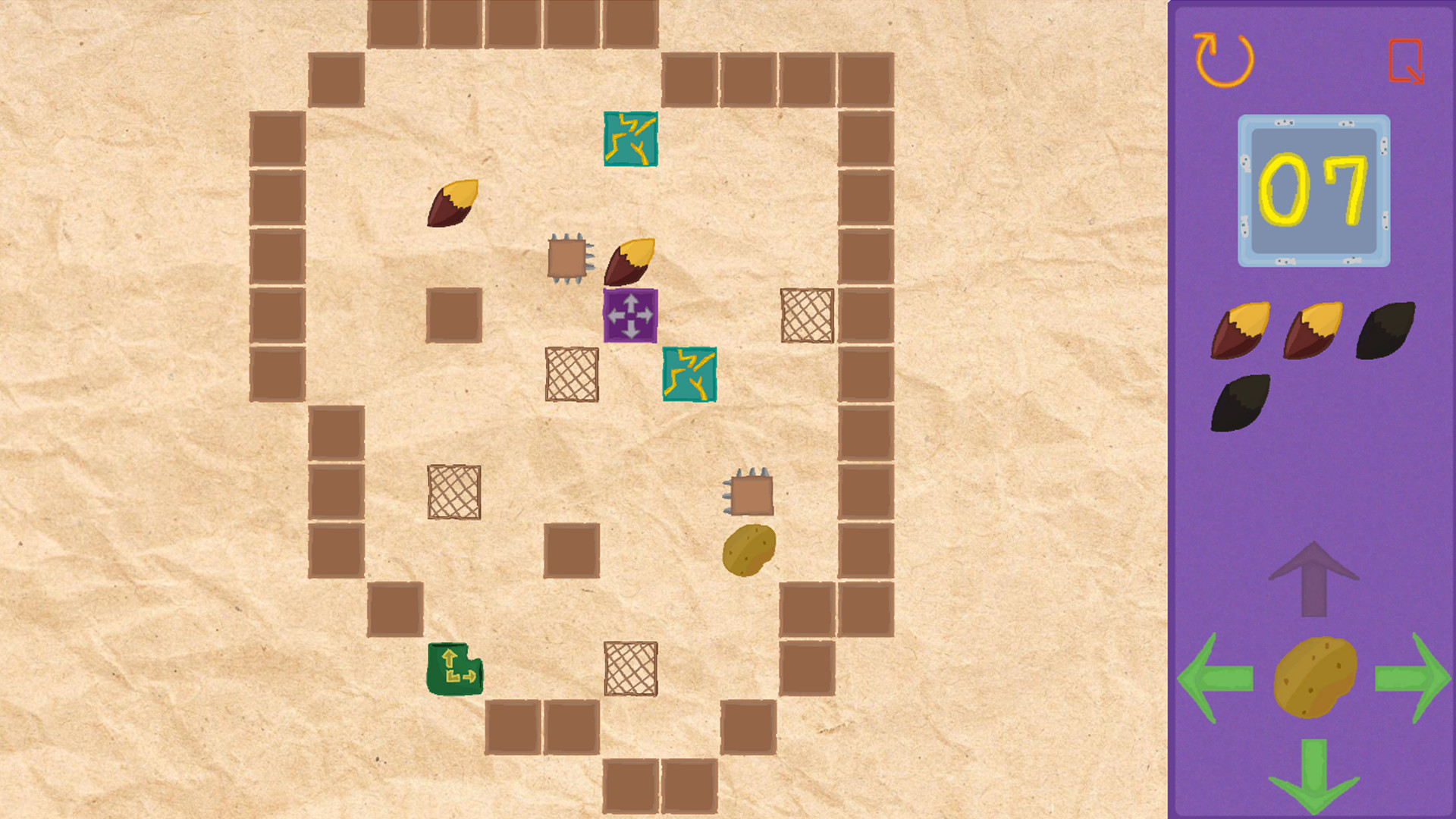Click the move counter showing 07
Image resolution: width=1456 pixels, height=819 pixels.
[1314, 190]
